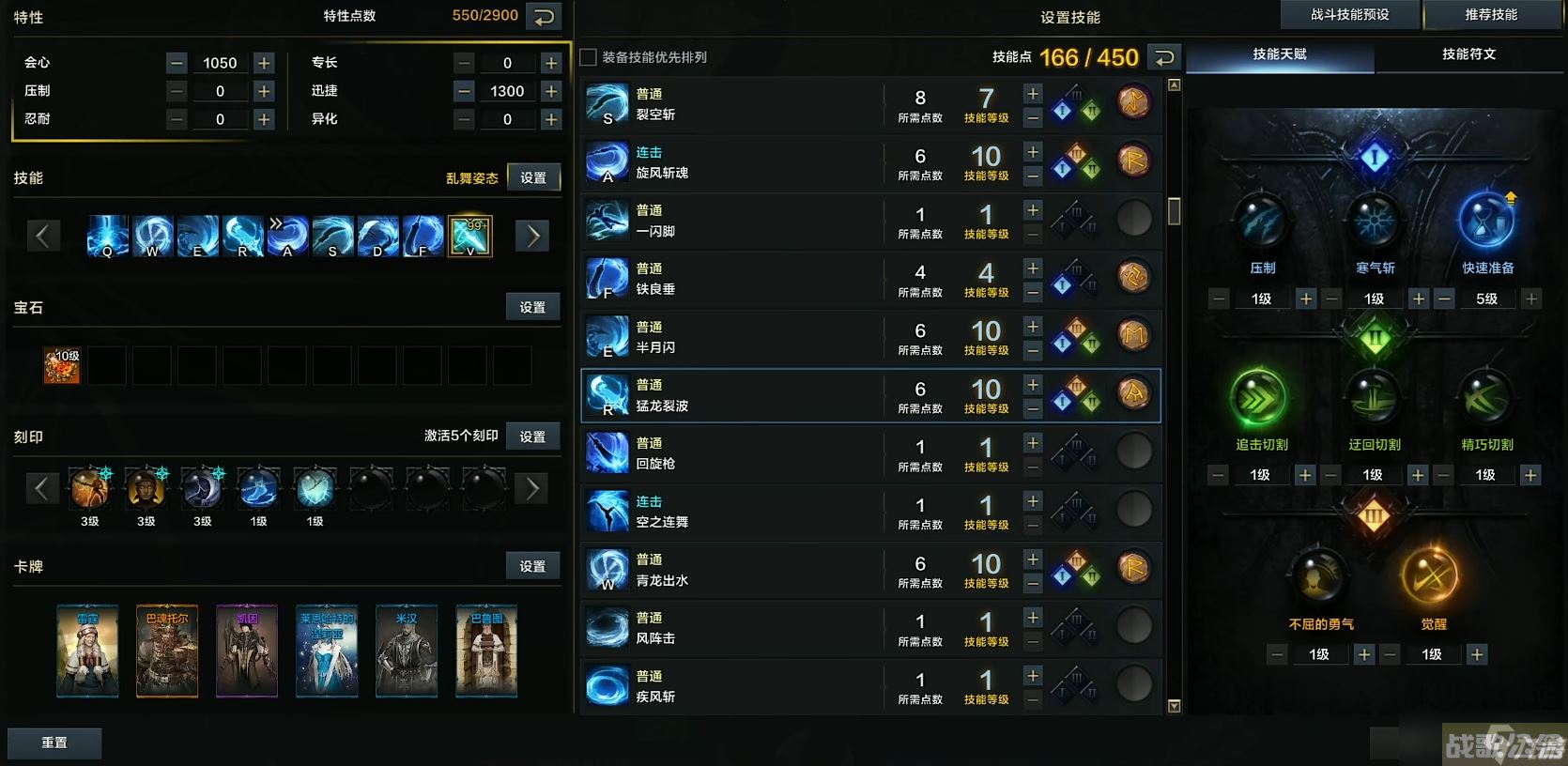Image resolution: width=1568 pixels, height=766 pixels.
Task: Click the left arrow beside the skill bar
Action: coord(43,235)
